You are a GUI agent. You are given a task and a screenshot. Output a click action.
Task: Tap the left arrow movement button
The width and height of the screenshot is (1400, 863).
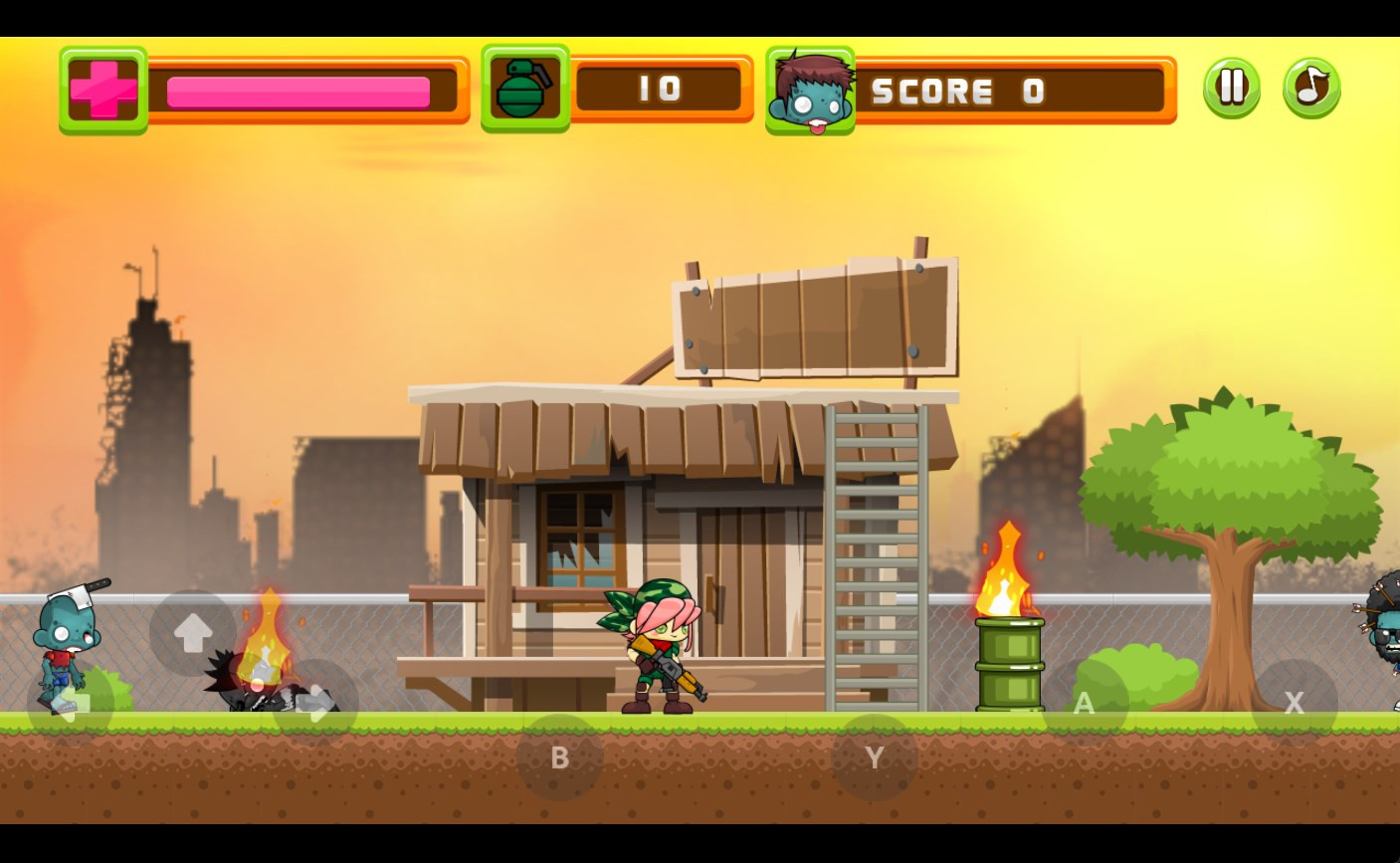71,703
